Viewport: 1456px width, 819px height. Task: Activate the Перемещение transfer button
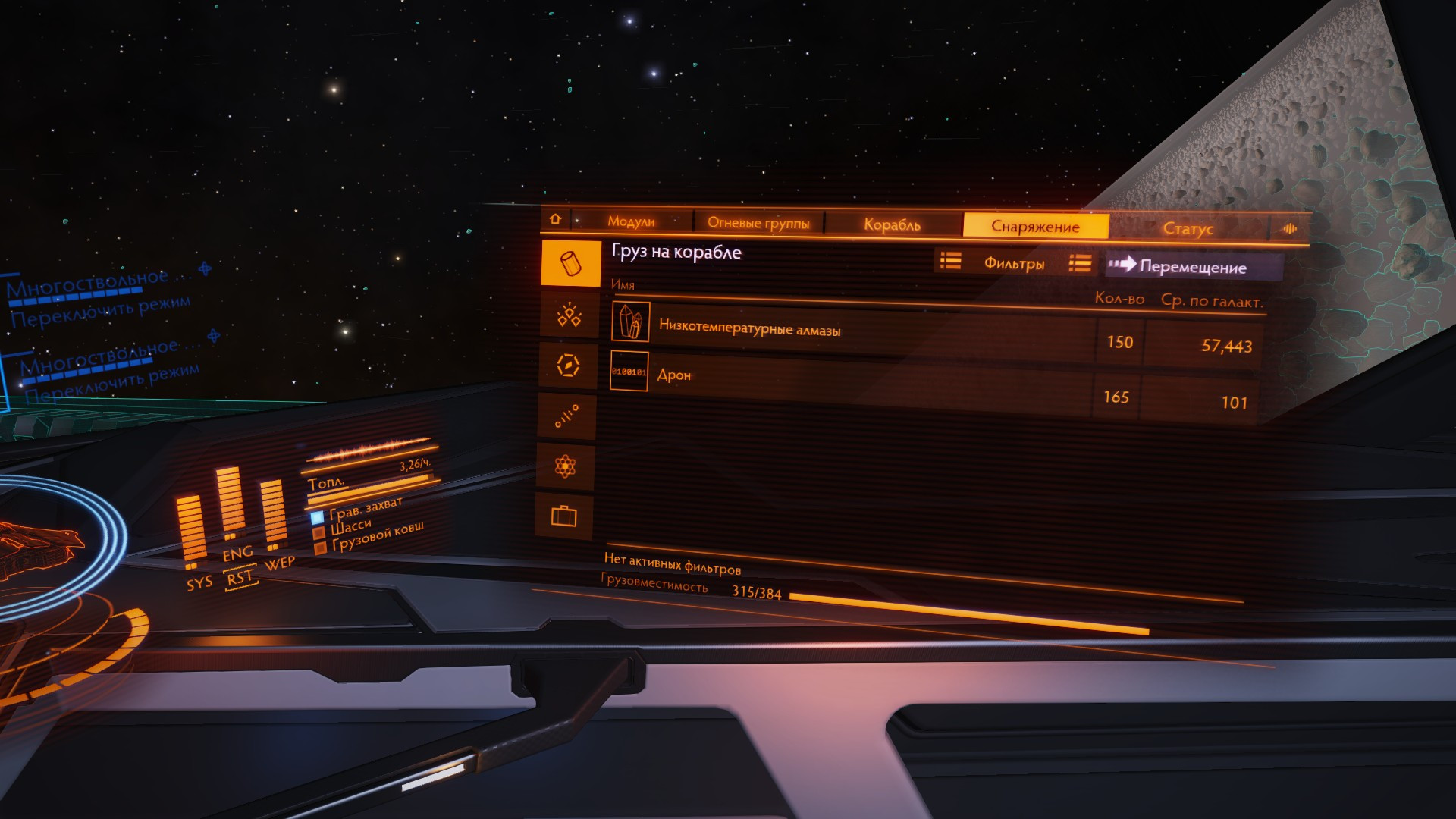point(1192,266)
